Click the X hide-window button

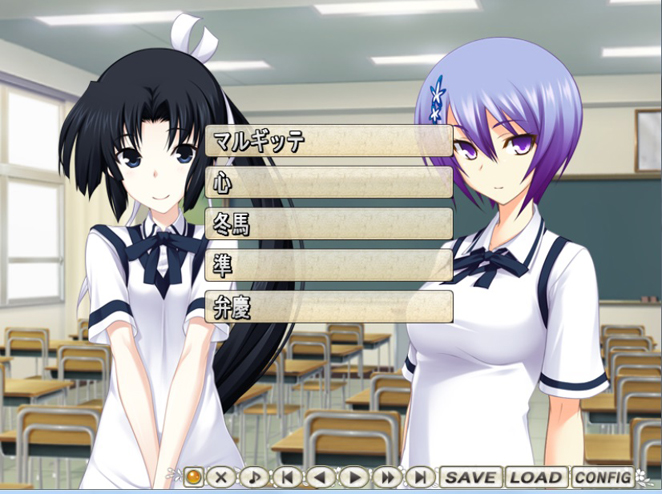(222, 478)
